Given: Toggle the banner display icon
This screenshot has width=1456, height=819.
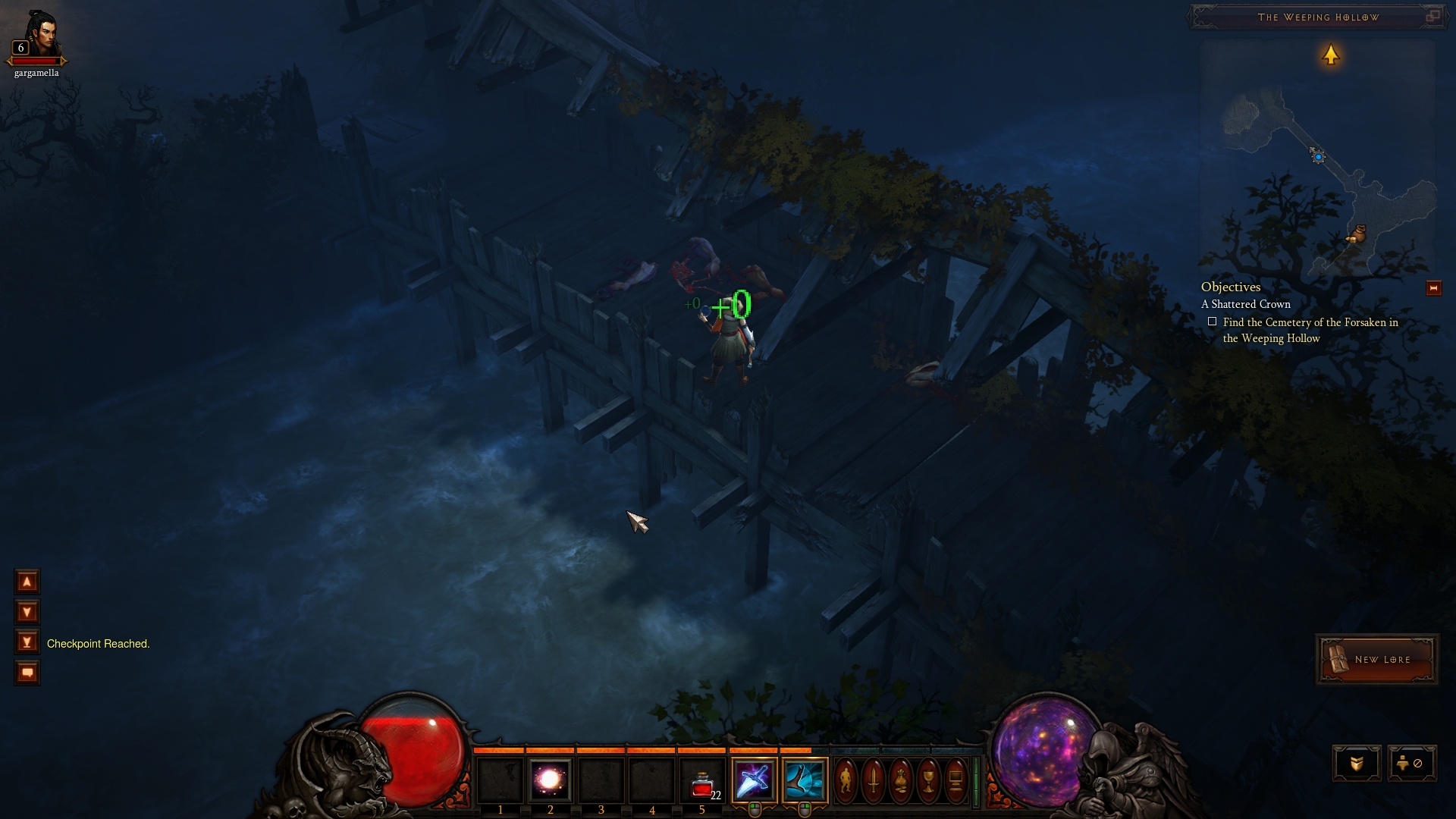Looking at the screenshot, I should [1357, 763].
